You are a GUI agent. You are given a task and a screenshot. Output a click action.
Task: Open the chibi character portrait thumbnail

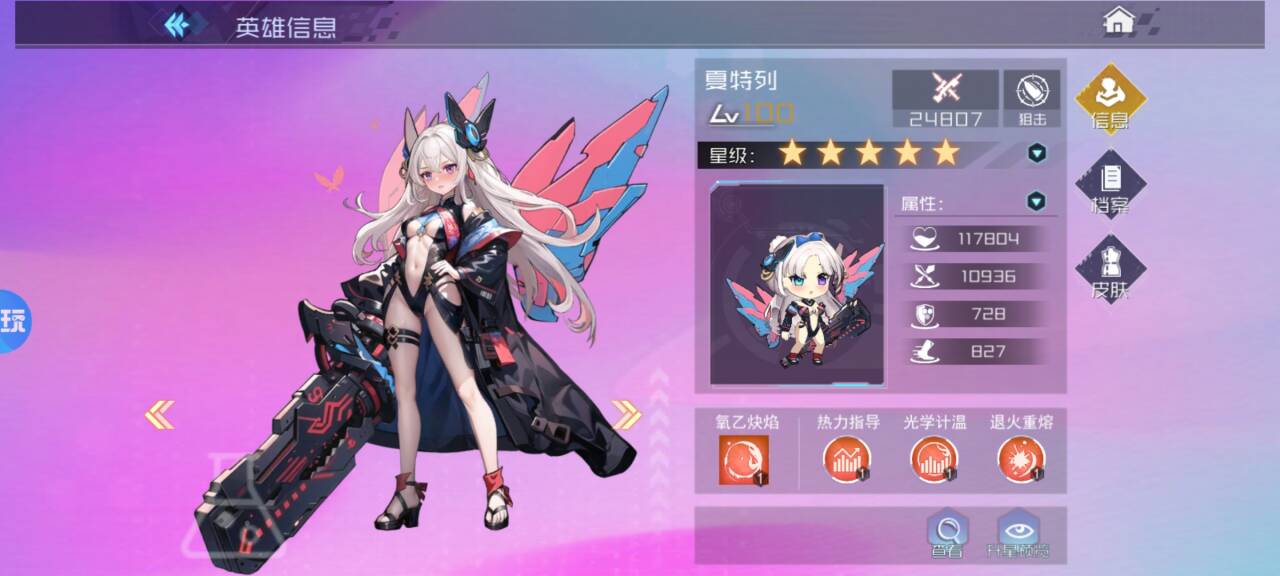tap(797, 285)
